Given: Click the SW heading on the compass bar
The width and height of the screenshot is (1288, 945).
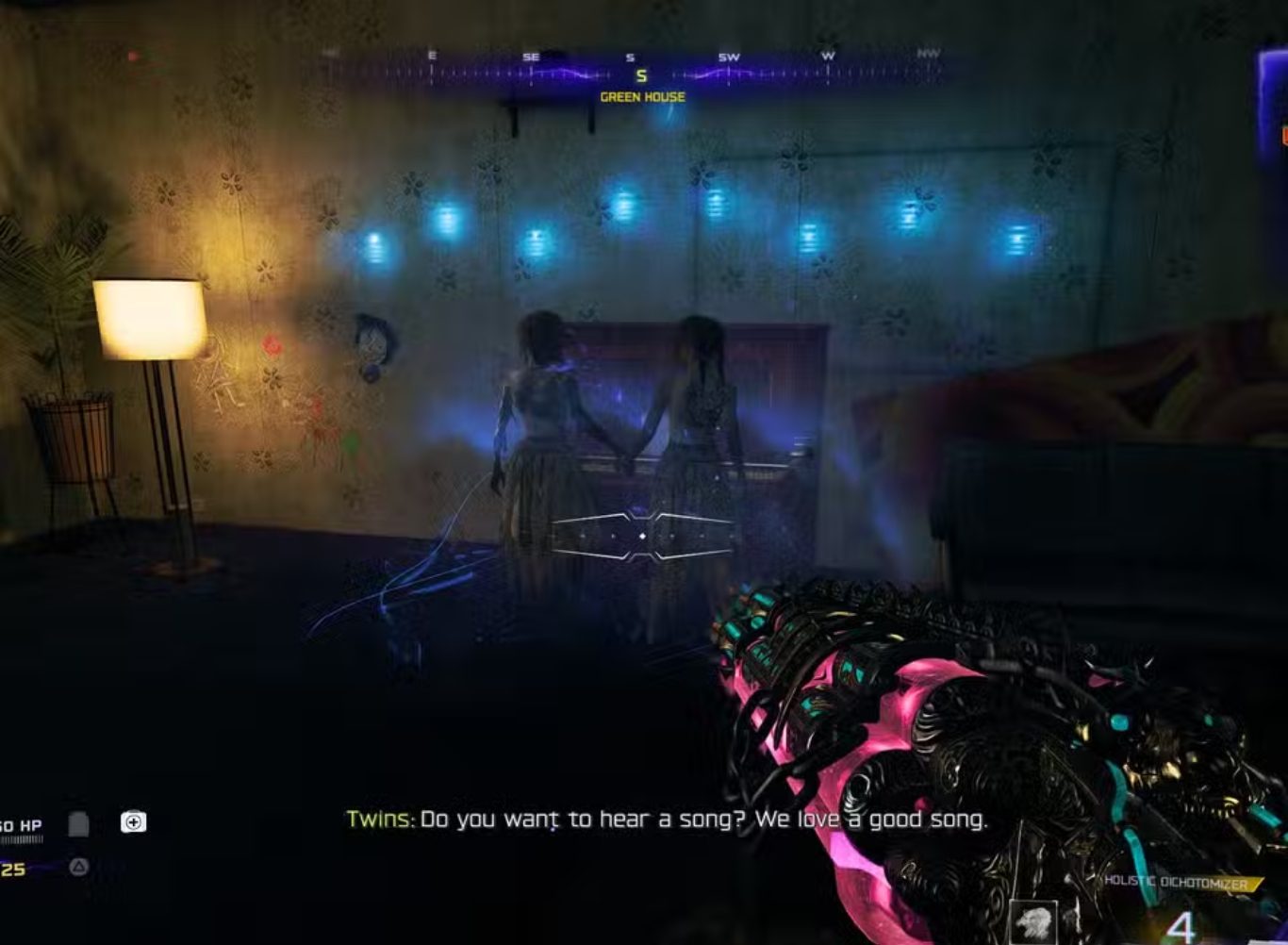Looking at the screenshot, I should click(731, 56).
